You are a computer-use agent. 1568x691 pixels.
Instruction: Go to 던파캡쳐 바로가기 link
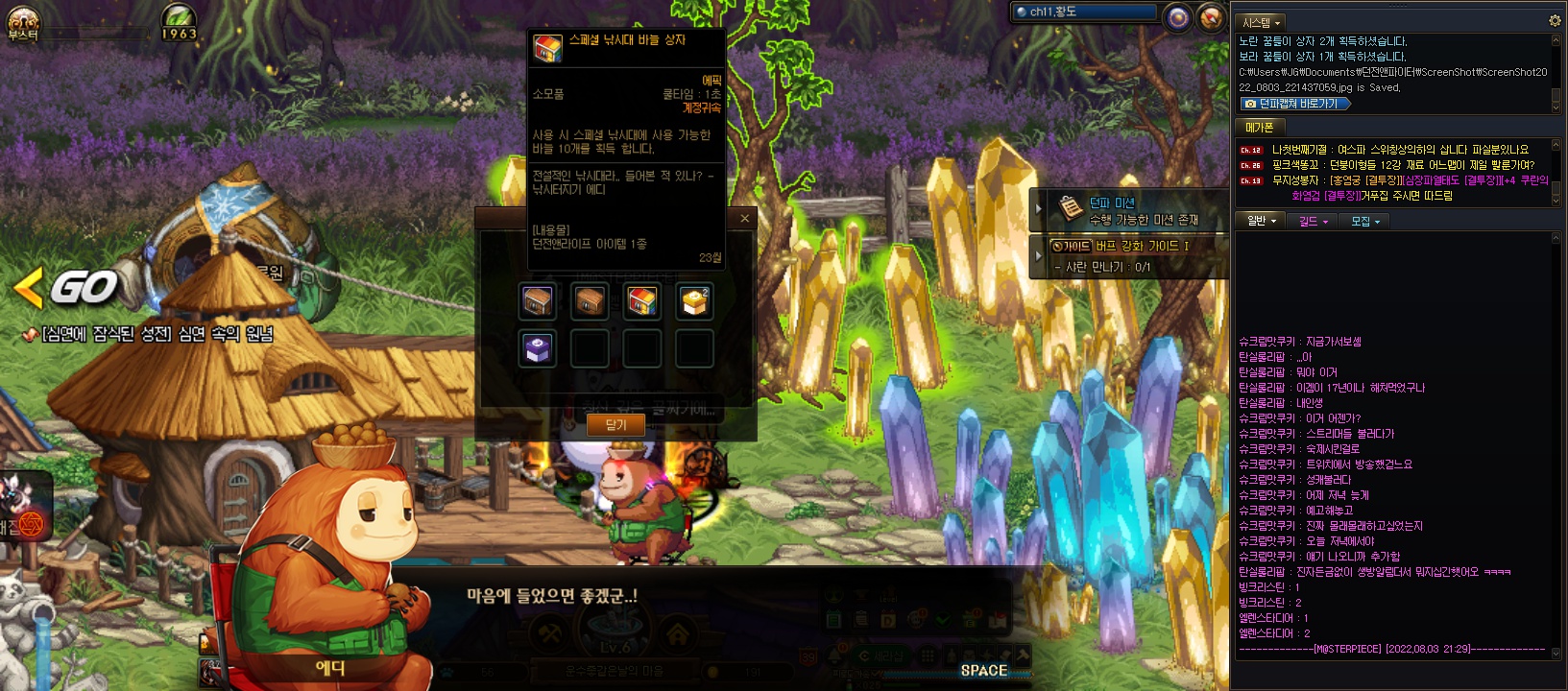[x=1296, y=104]
